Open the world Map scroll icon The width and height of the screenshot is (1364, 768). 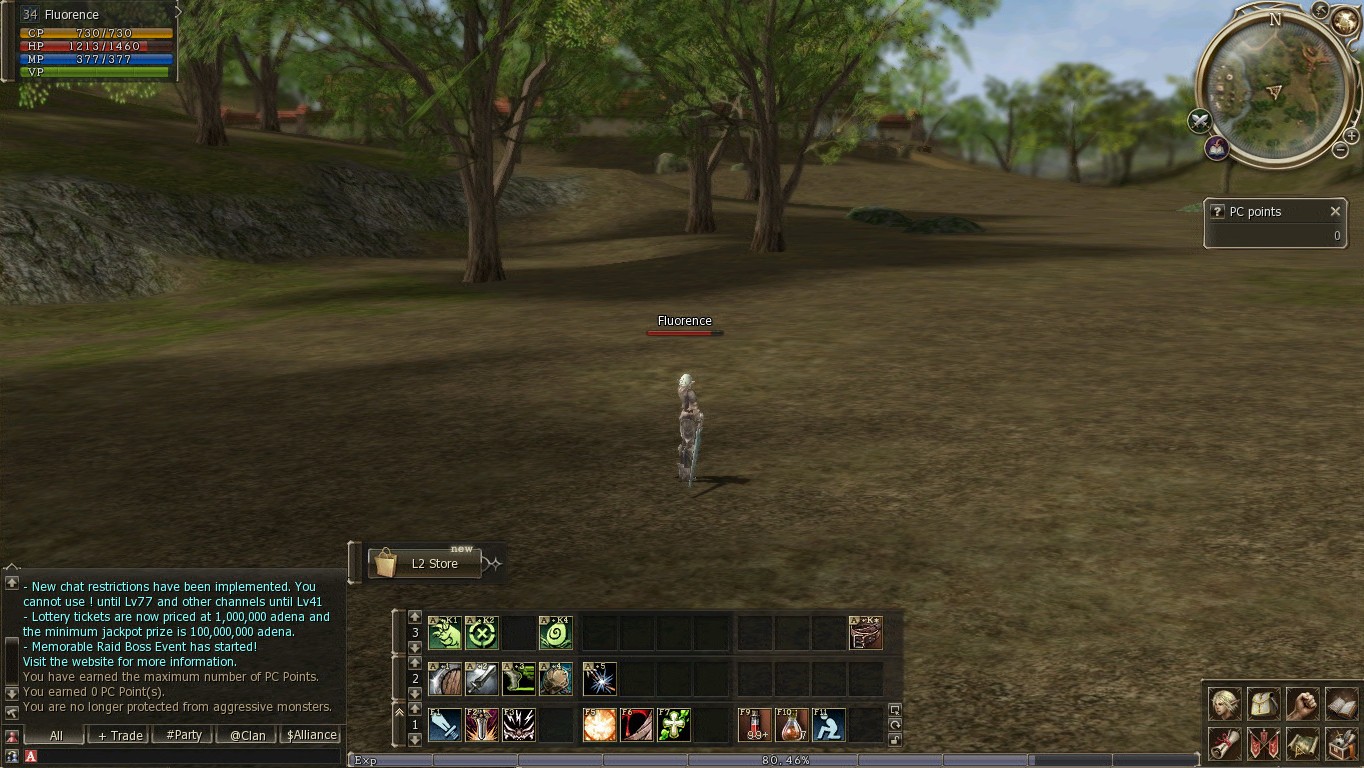tap(1303, 743)
